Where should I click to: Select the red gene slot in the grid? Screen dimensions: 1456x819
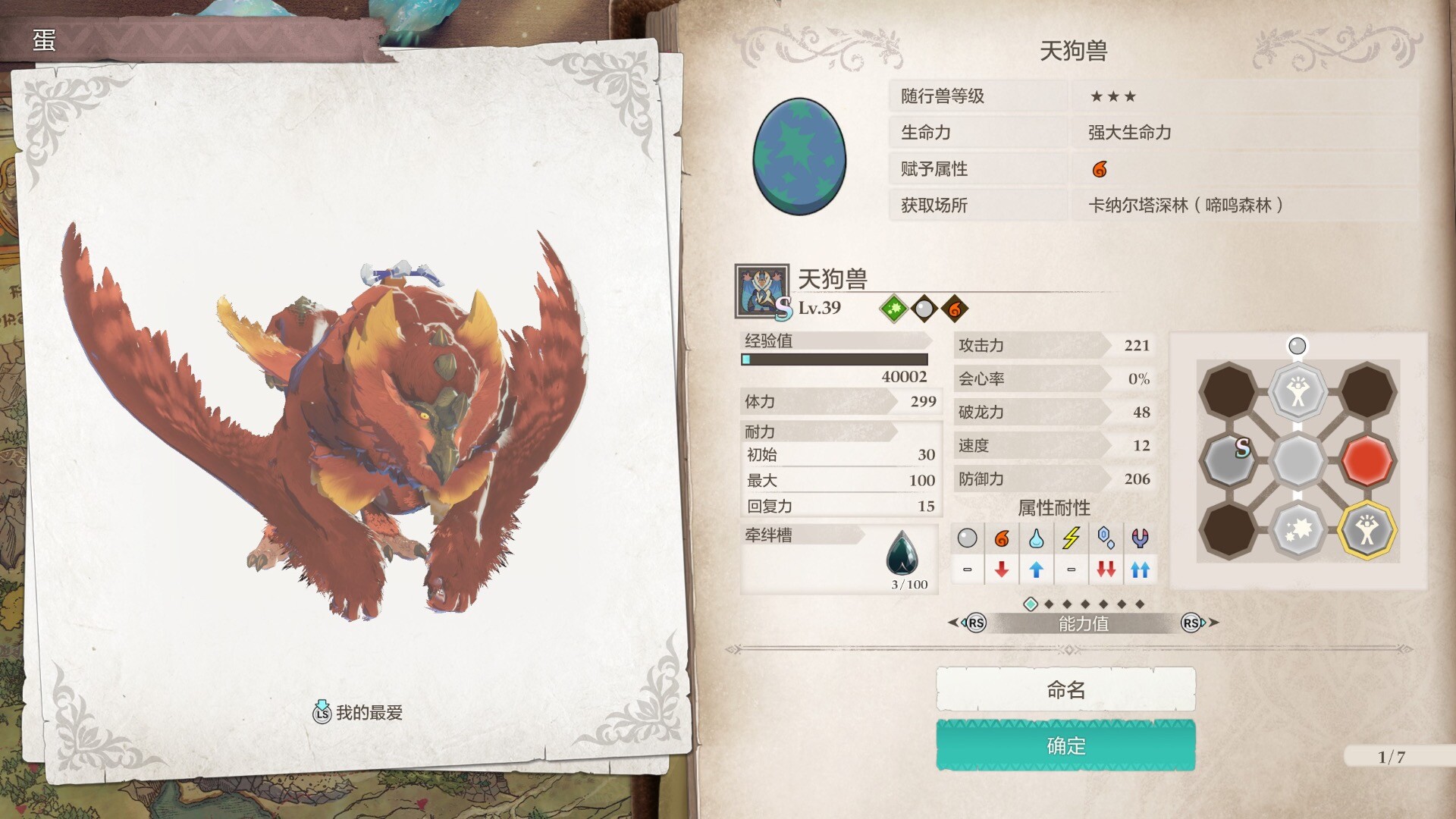[1367, 460]
